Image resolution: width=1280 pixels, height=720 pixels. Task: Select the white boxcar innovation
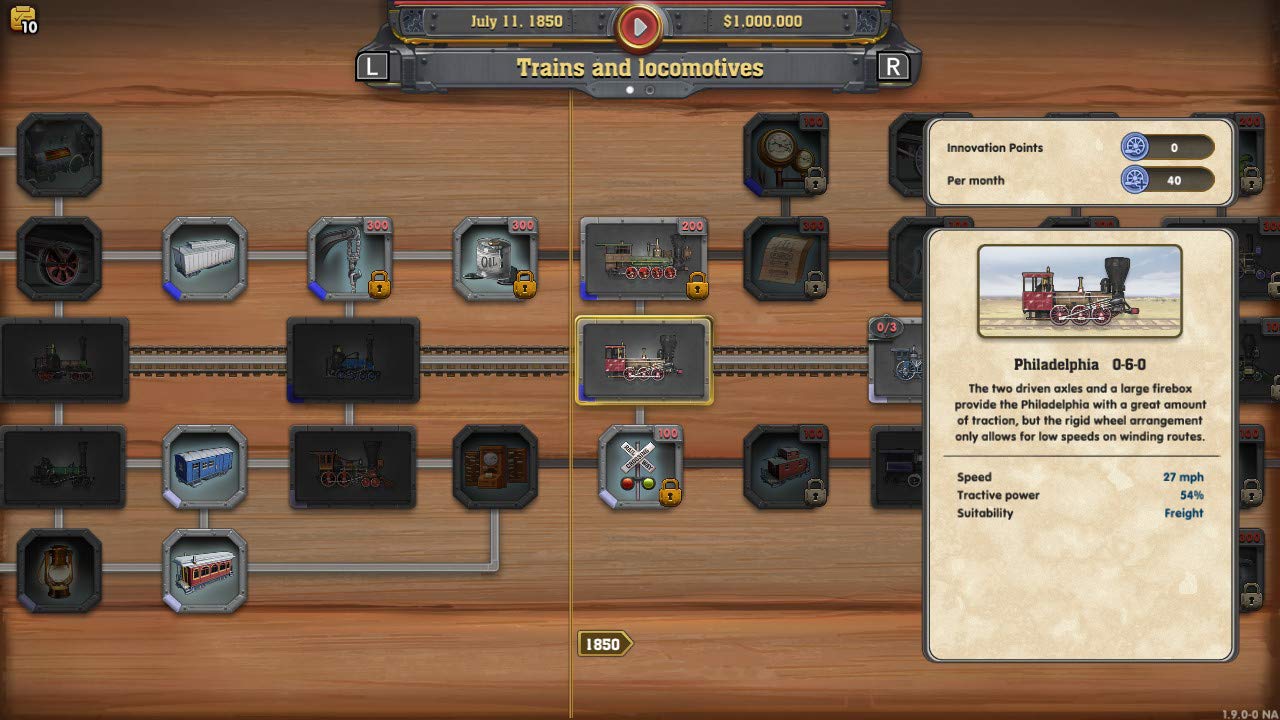pyautogui.click(x=206, y=258)
